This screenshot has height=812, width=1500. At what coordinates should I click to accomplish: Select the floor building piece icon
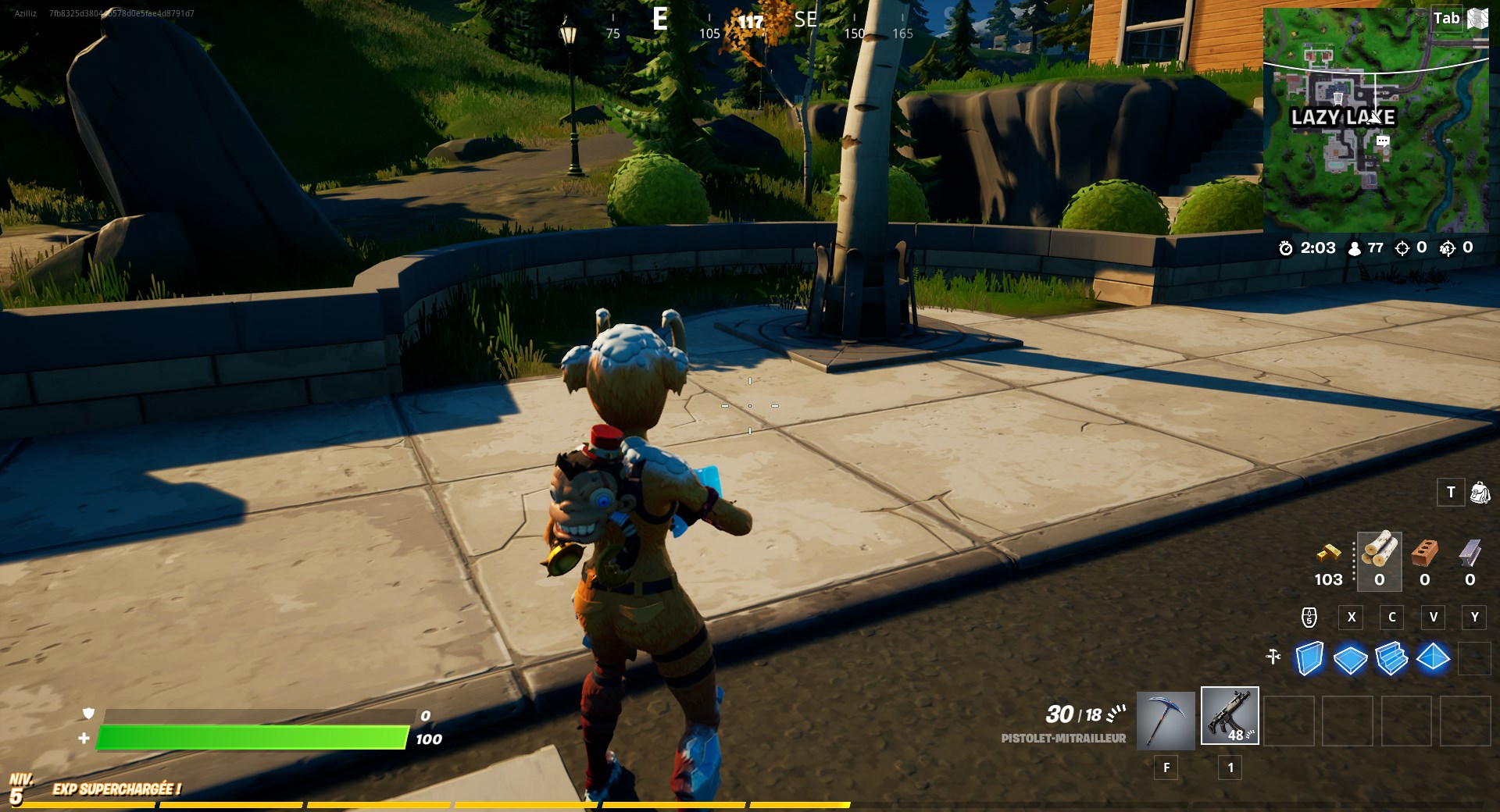click(x=1351, y=660)
